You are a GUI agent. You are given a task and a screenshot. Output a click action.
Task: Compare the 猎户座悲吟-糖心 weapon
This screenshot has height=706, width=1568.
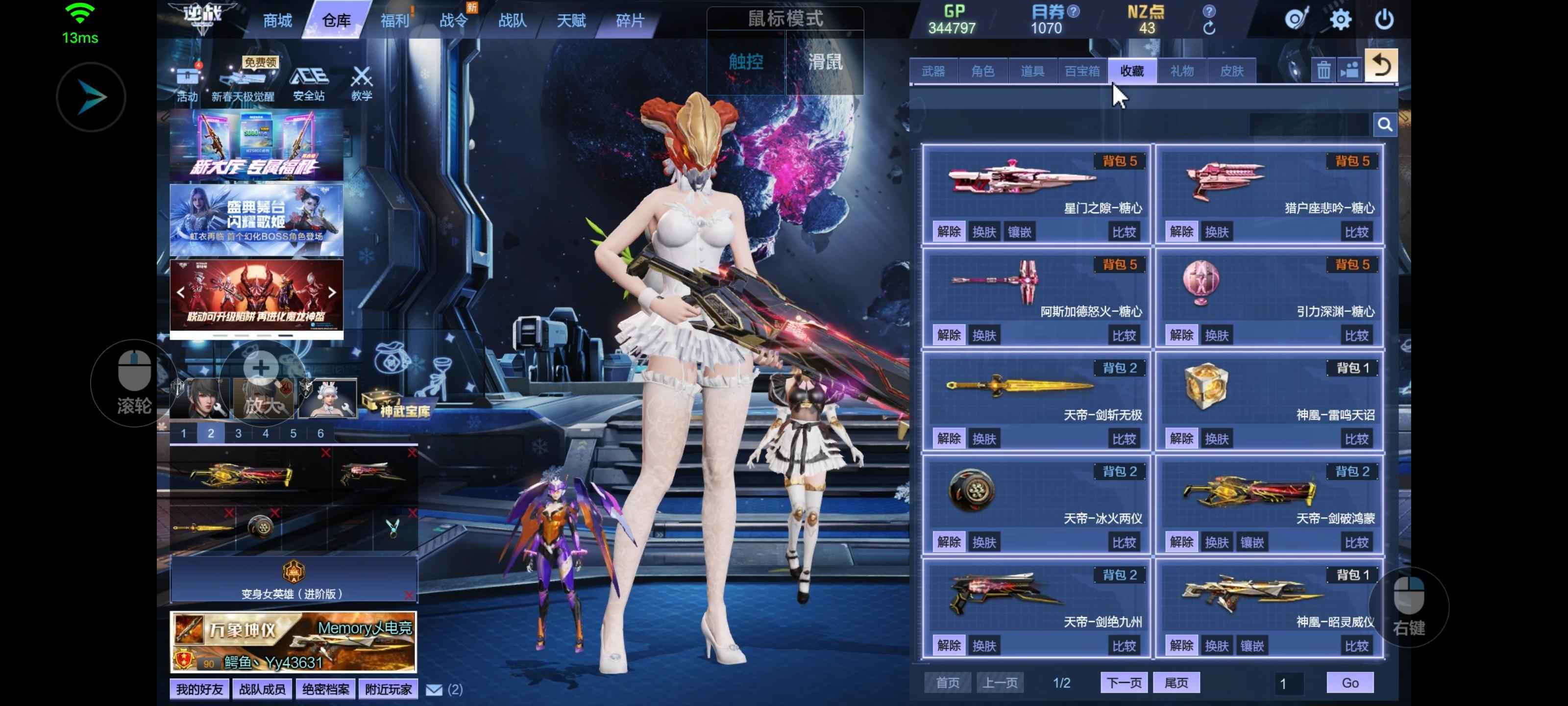pyautogui.click(x=1356, y=232)
